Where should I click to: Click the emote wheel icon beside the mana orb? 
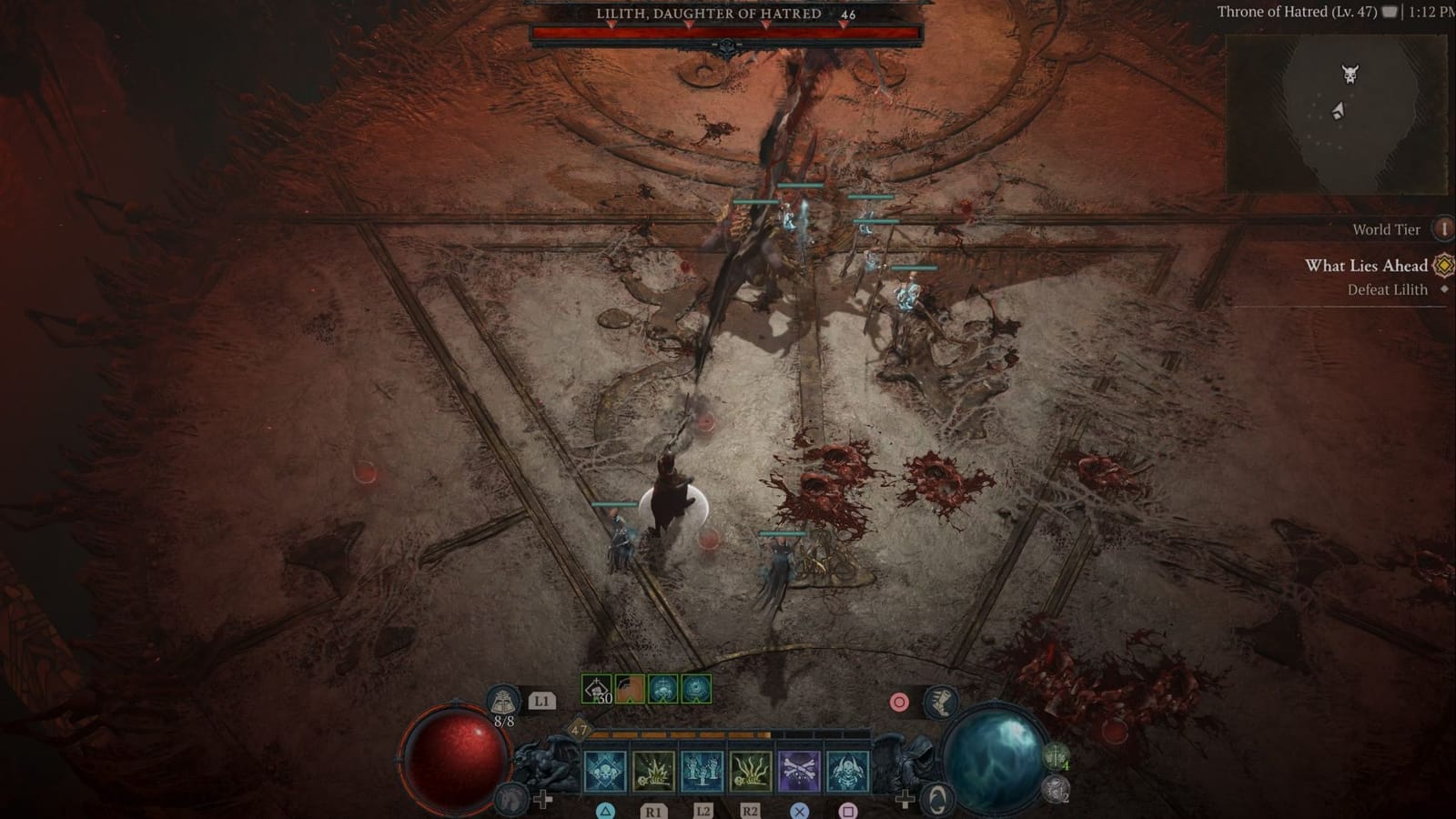[936, 799]
